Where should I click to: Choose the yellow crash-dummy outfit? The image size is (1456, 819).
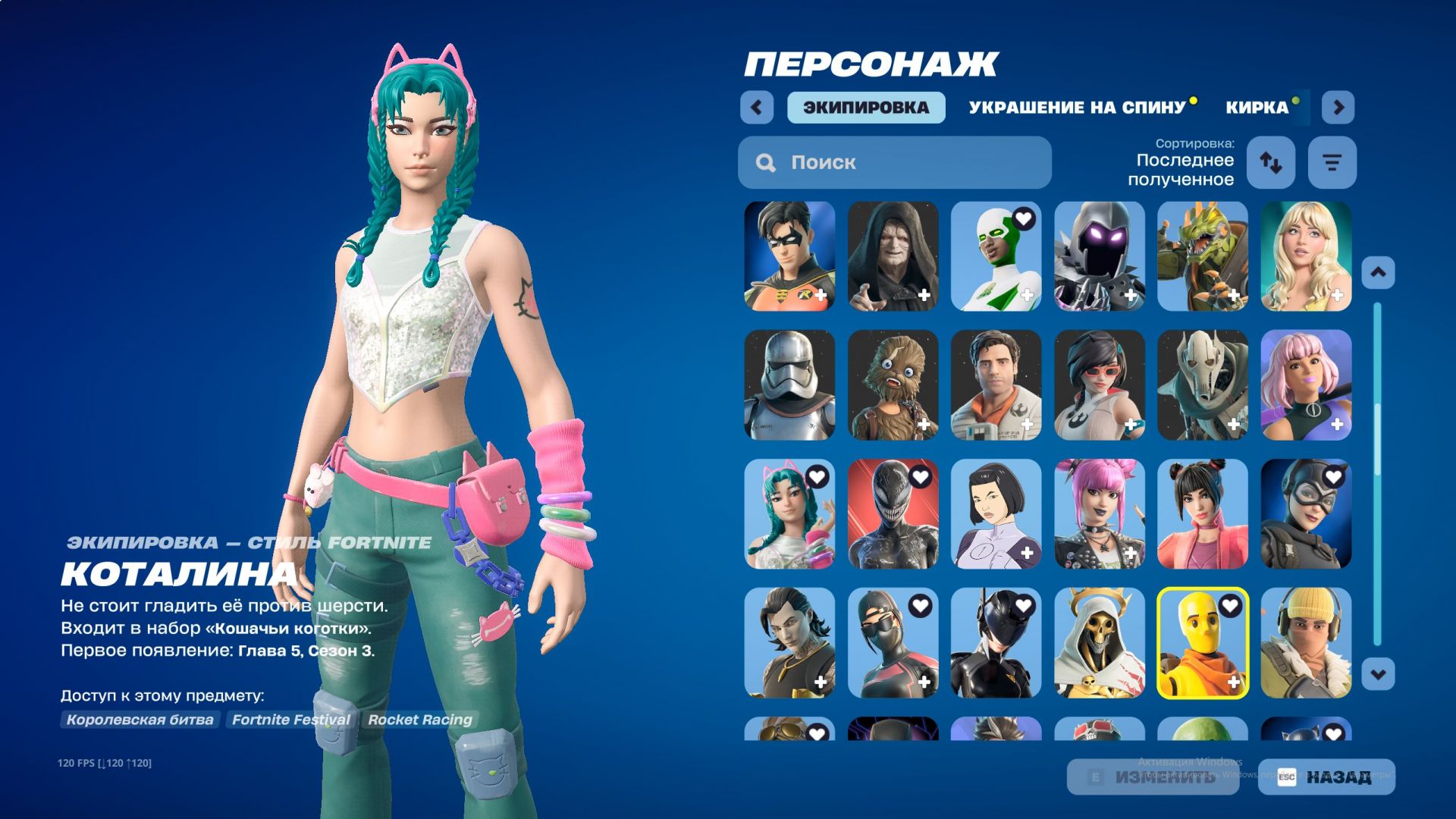(1202, 643)
